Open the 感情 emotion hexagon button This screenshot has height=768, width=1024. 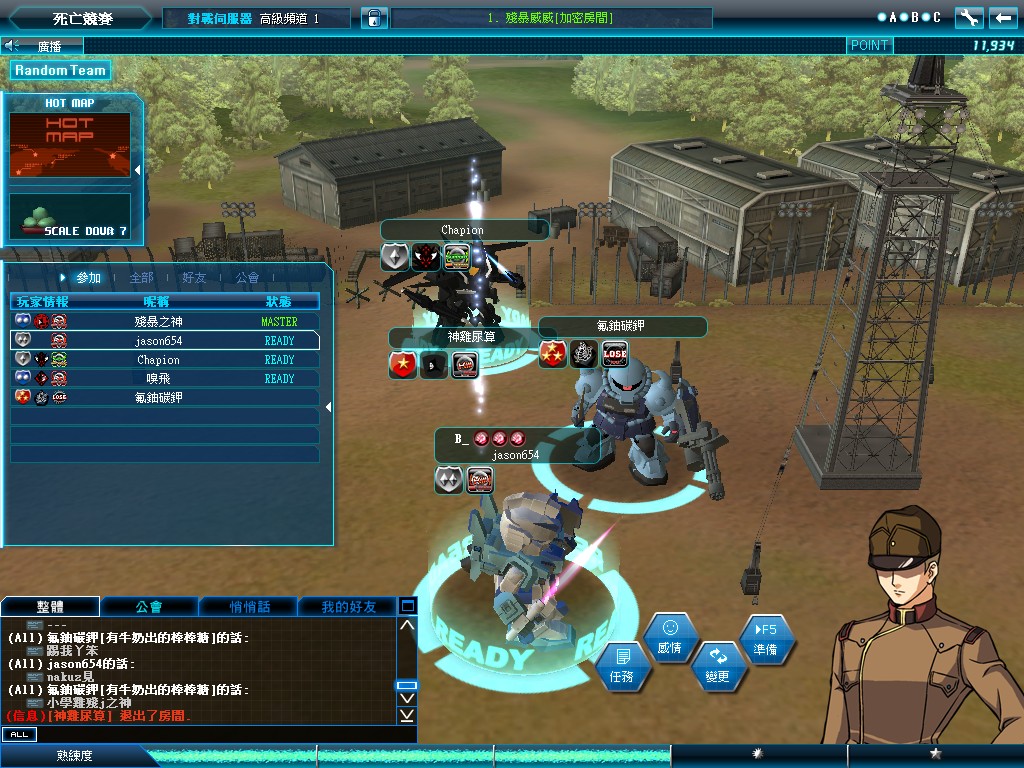[669, 637]
